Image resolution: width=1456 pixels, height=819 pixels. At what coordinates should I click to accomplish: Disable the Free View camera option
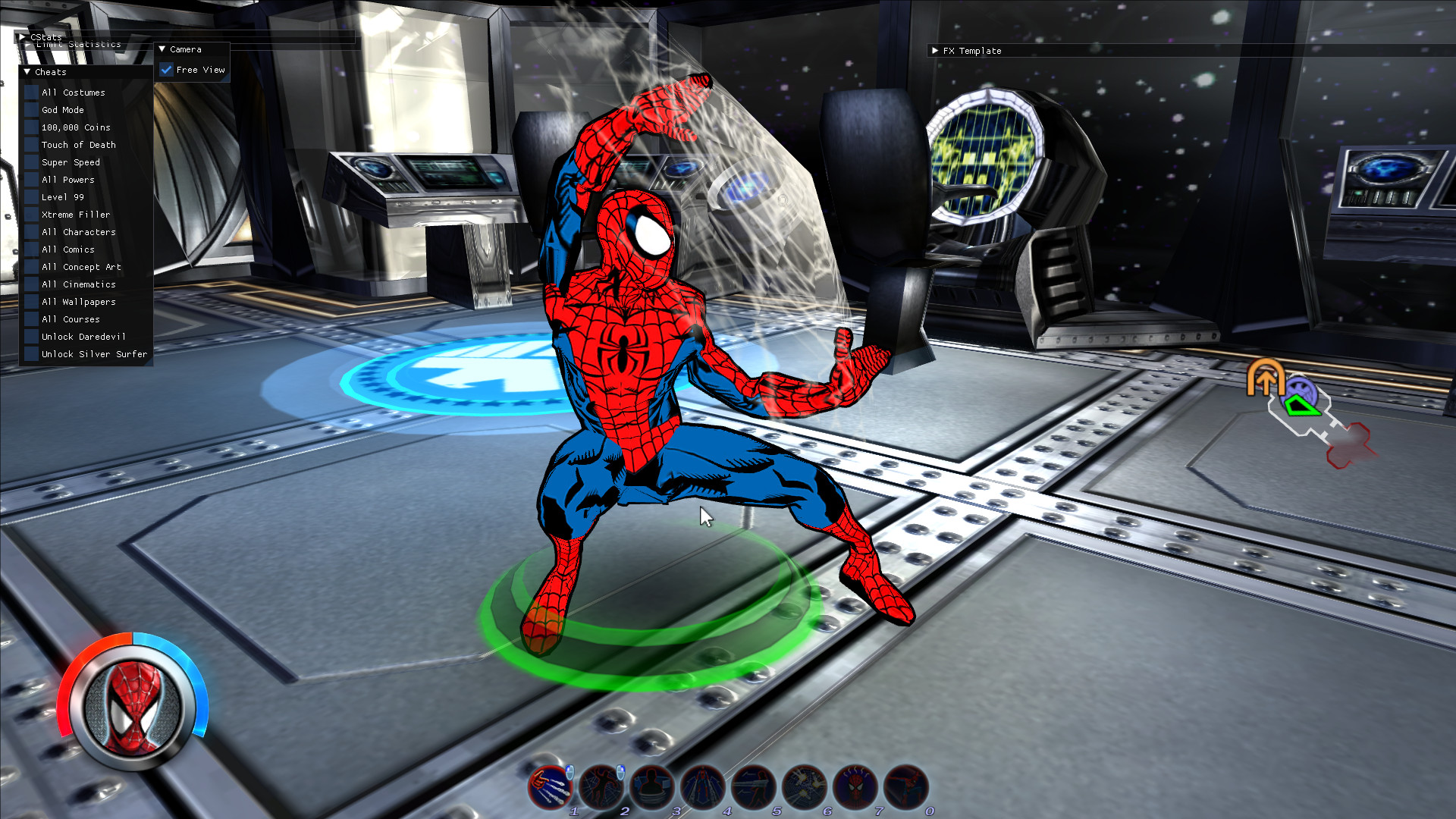coord(167,70)
